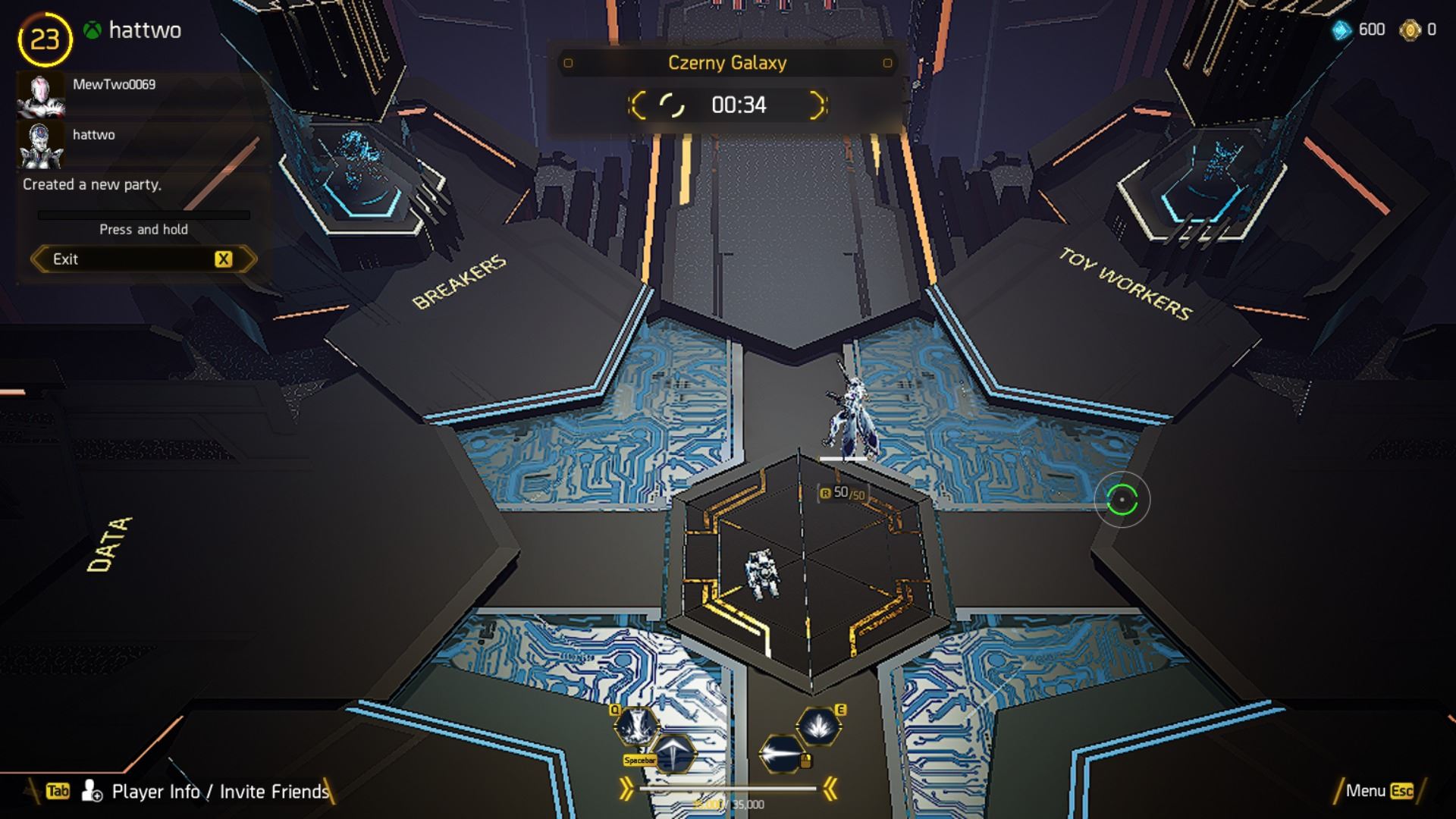Click the Player Info person icon
The height and width of the screenshot is (819, 1456).
[x=91, y=792]
